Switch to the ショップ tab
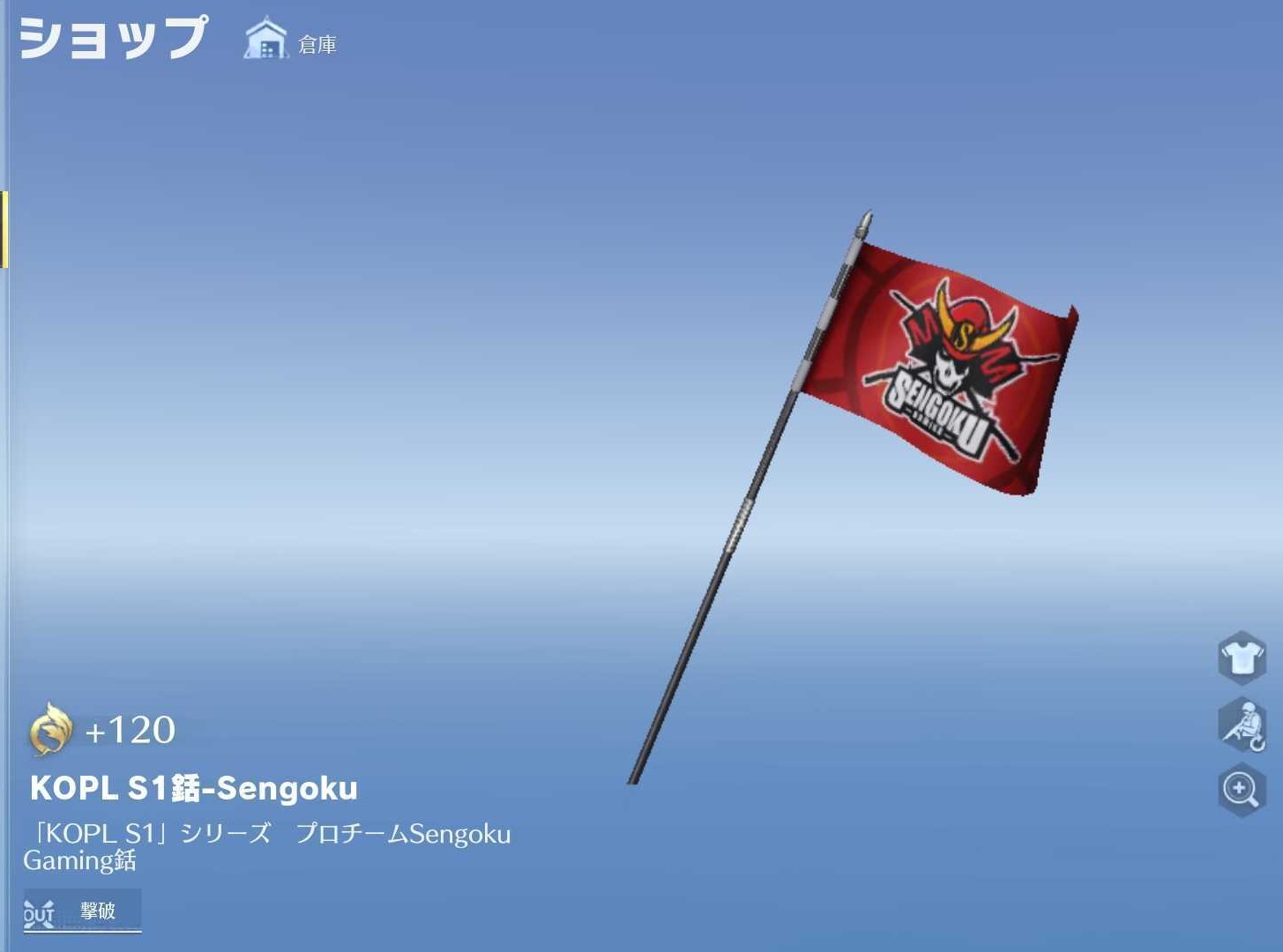Viewport: 1283px width, 952px height. pyautogui.click(x=113, y=37)
